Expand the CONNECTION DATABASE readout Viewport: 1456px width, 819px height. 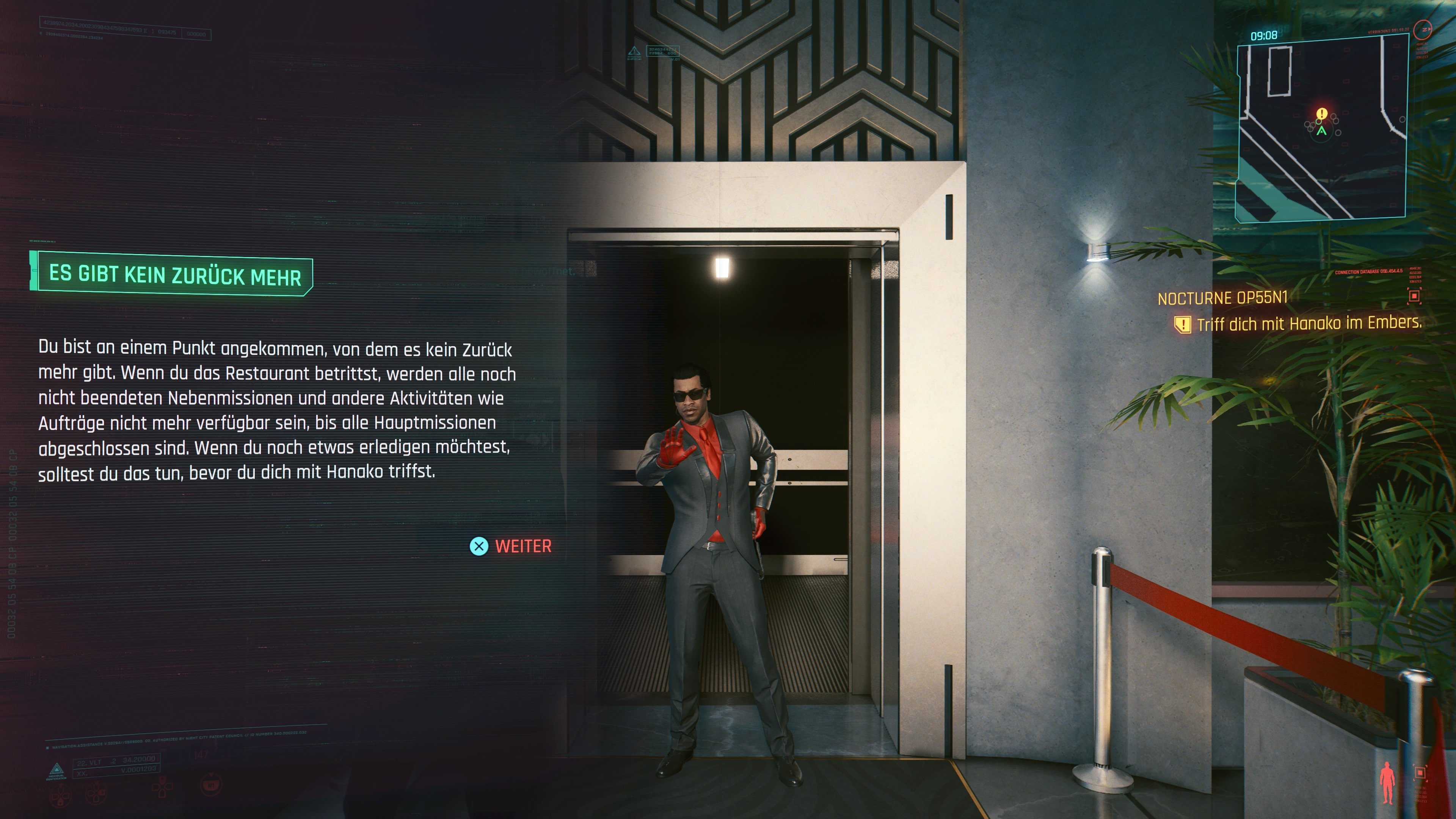(1369, 272)
